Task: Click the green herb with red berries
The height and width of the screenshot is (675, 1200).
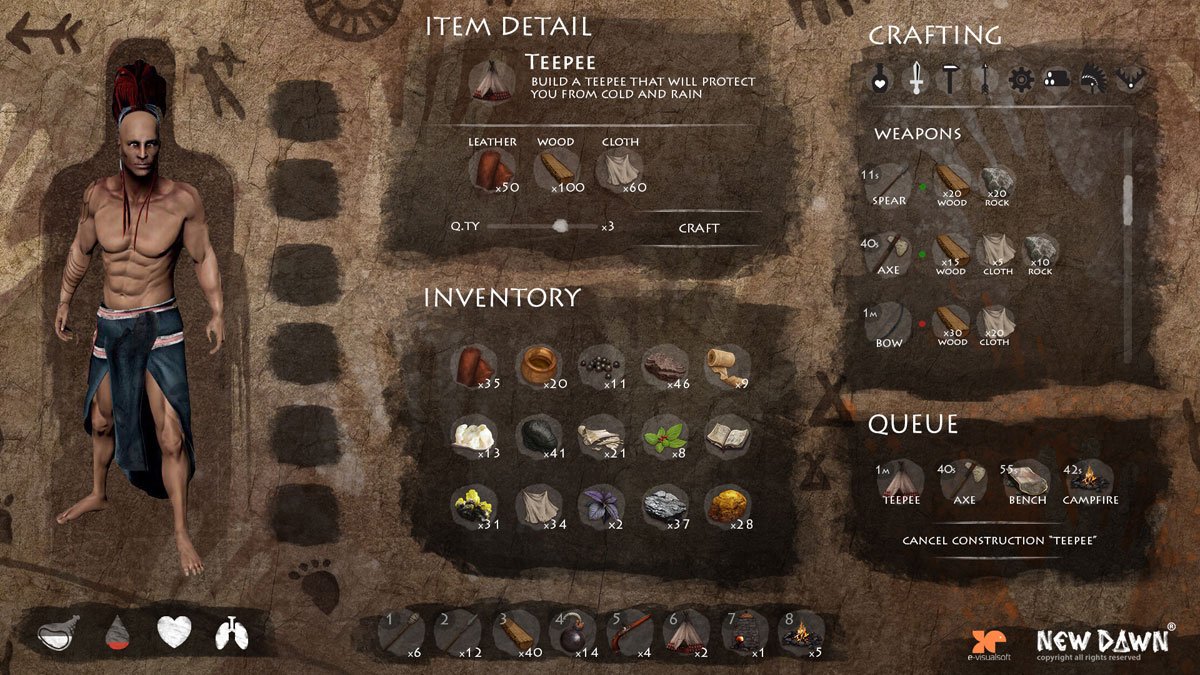Action: pos(664,436)
